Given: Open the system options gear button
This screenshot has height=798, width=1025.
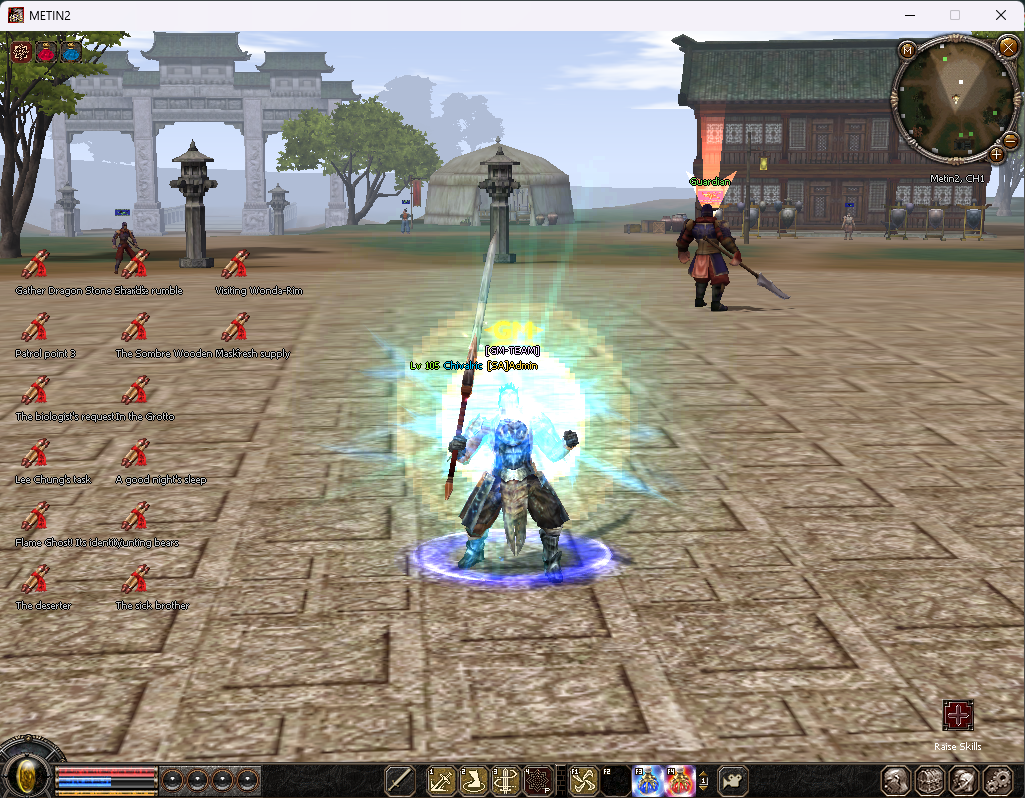Looking at the screenshot, I should (998, 780).
